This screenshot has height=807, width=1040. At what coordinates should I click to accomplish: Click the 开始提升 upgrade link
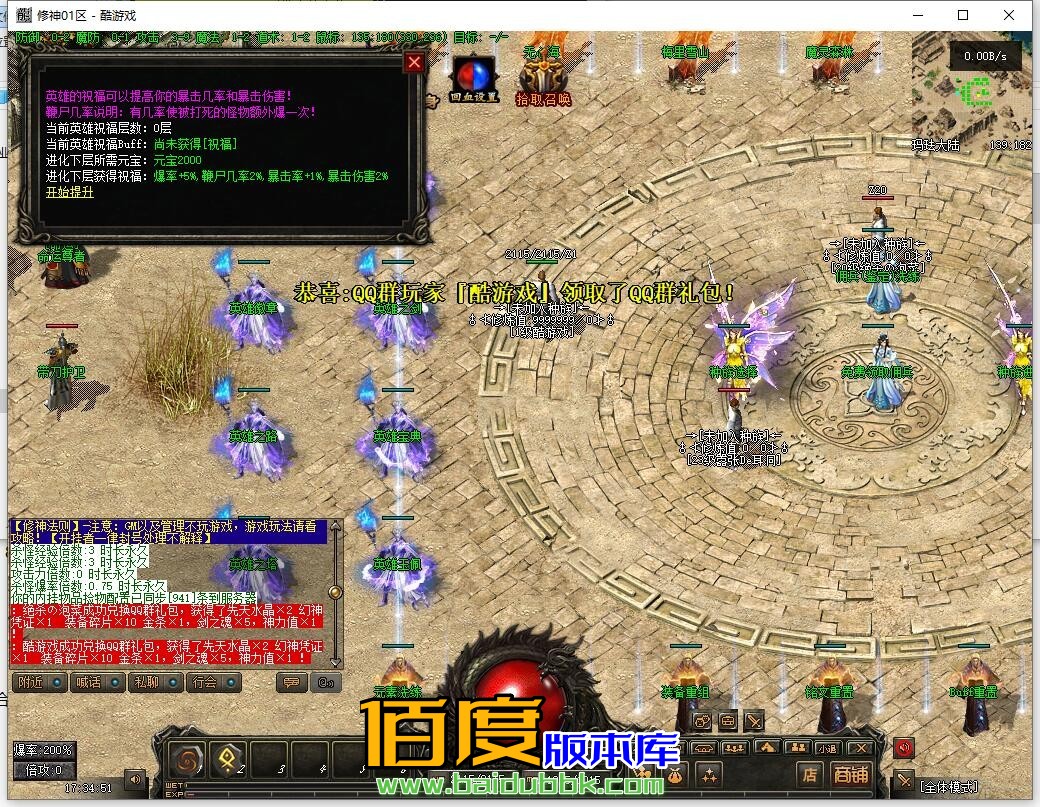[69, 192]
